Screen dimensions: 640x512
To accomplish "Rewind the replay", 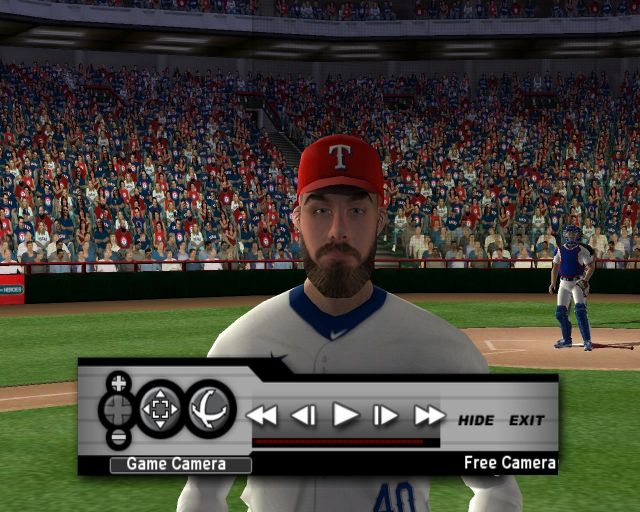I will 262,415.
